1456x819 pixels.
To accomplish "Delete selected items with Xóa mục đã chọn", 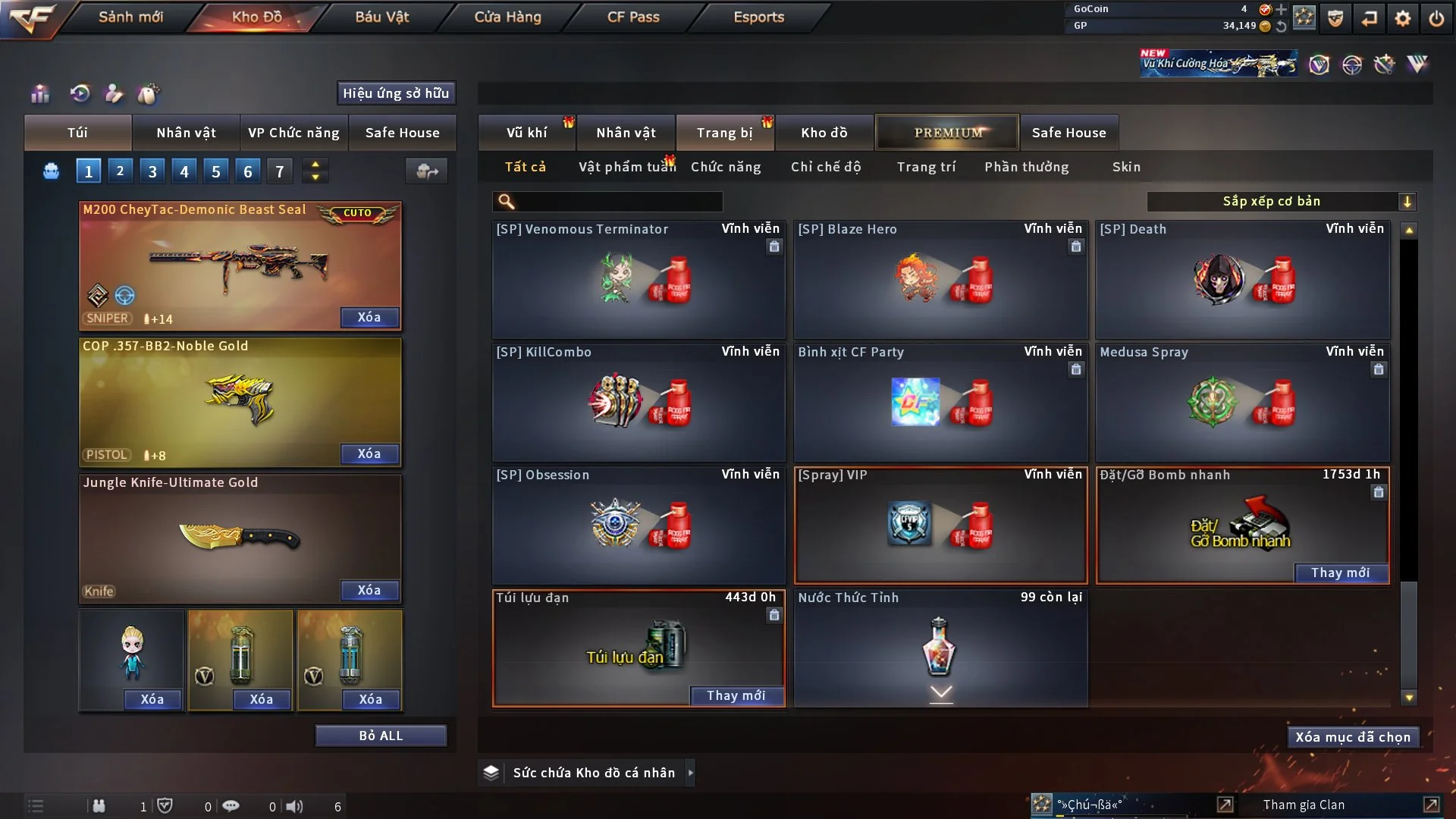I will 1352,737.
